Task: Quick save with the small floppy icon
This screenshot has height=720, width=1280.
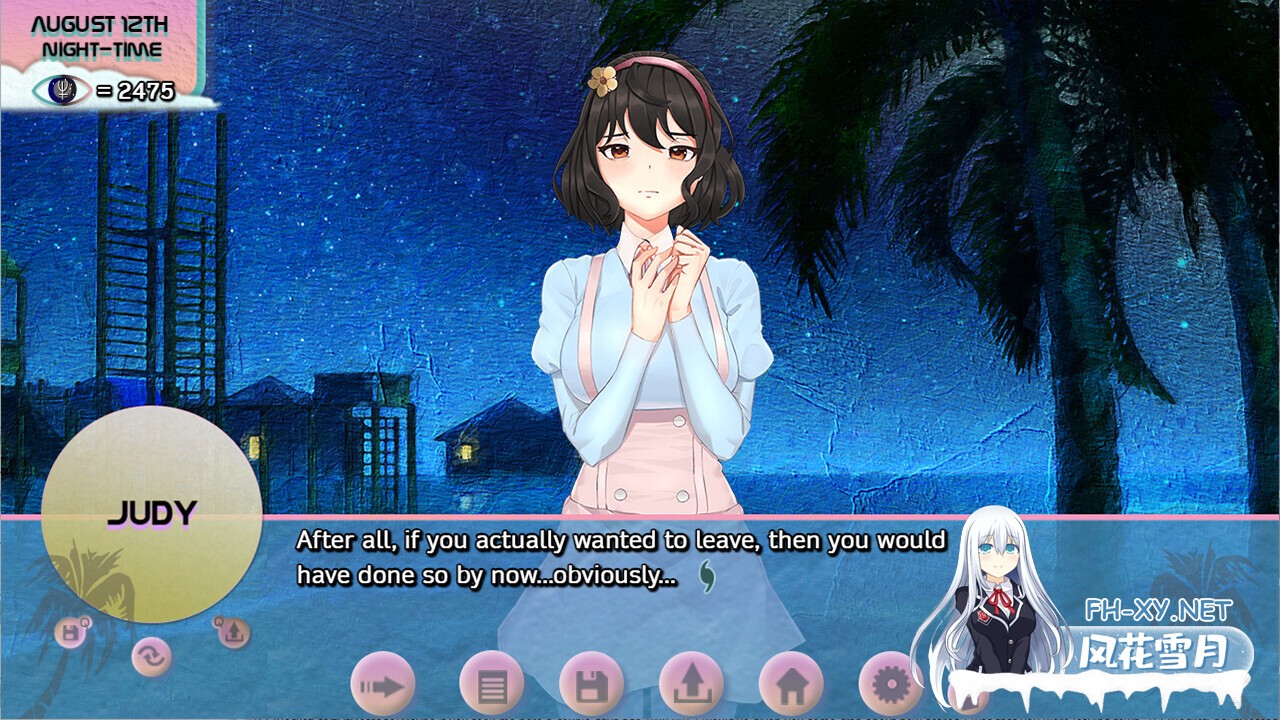Action: coord(71,633)
